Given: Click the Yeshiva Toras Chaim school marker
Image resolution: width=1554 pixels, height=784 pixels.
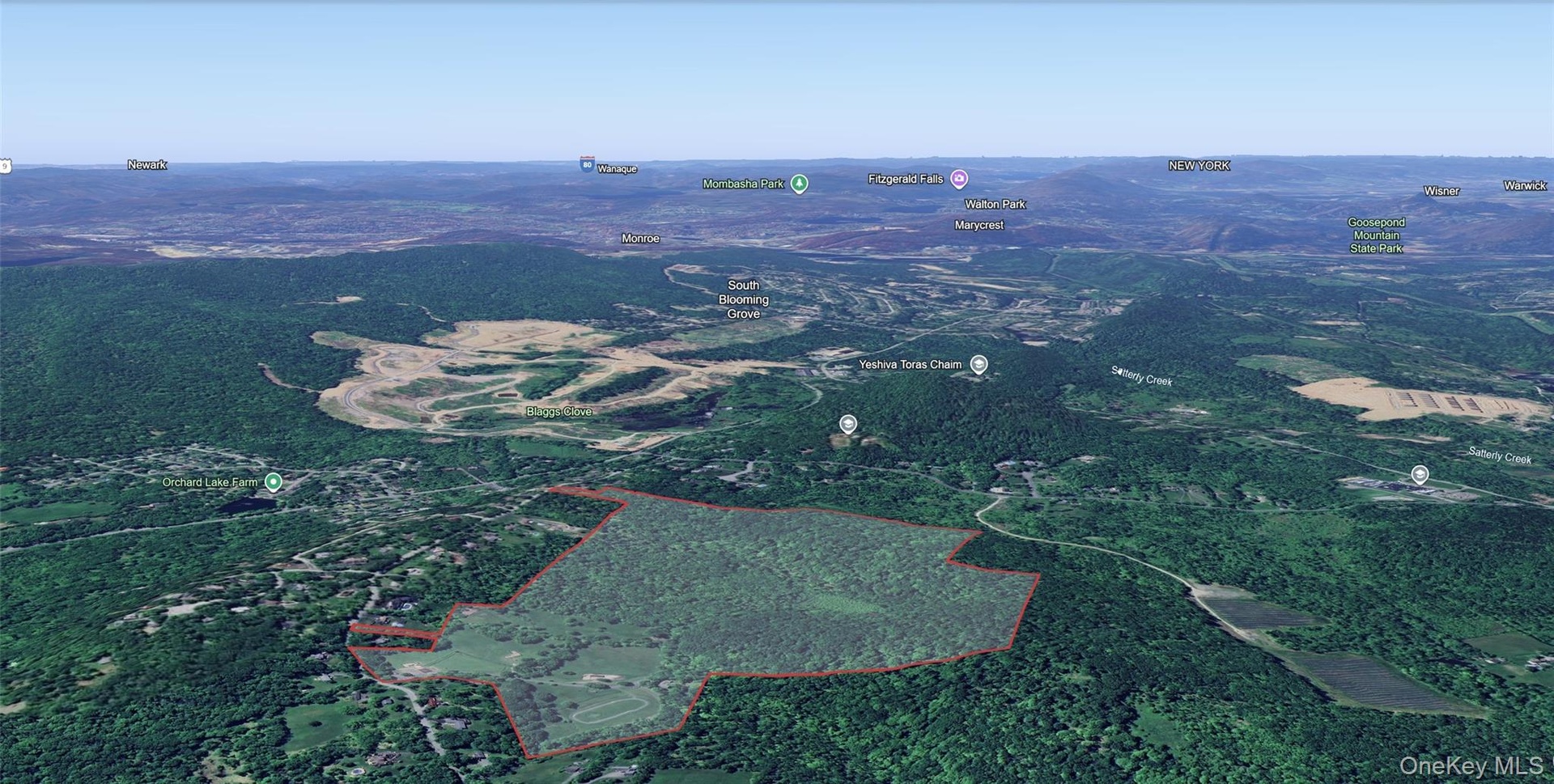Looking at the screenshot, I should [x=979, y=364].
